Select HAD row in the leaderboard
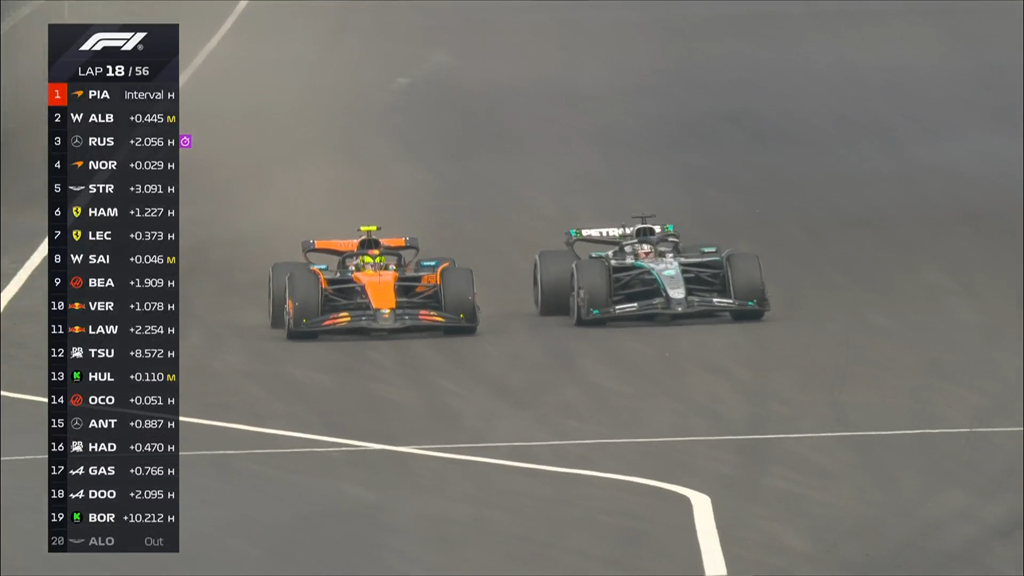This screenshot has width=1024, height=576. pos(113,447)
